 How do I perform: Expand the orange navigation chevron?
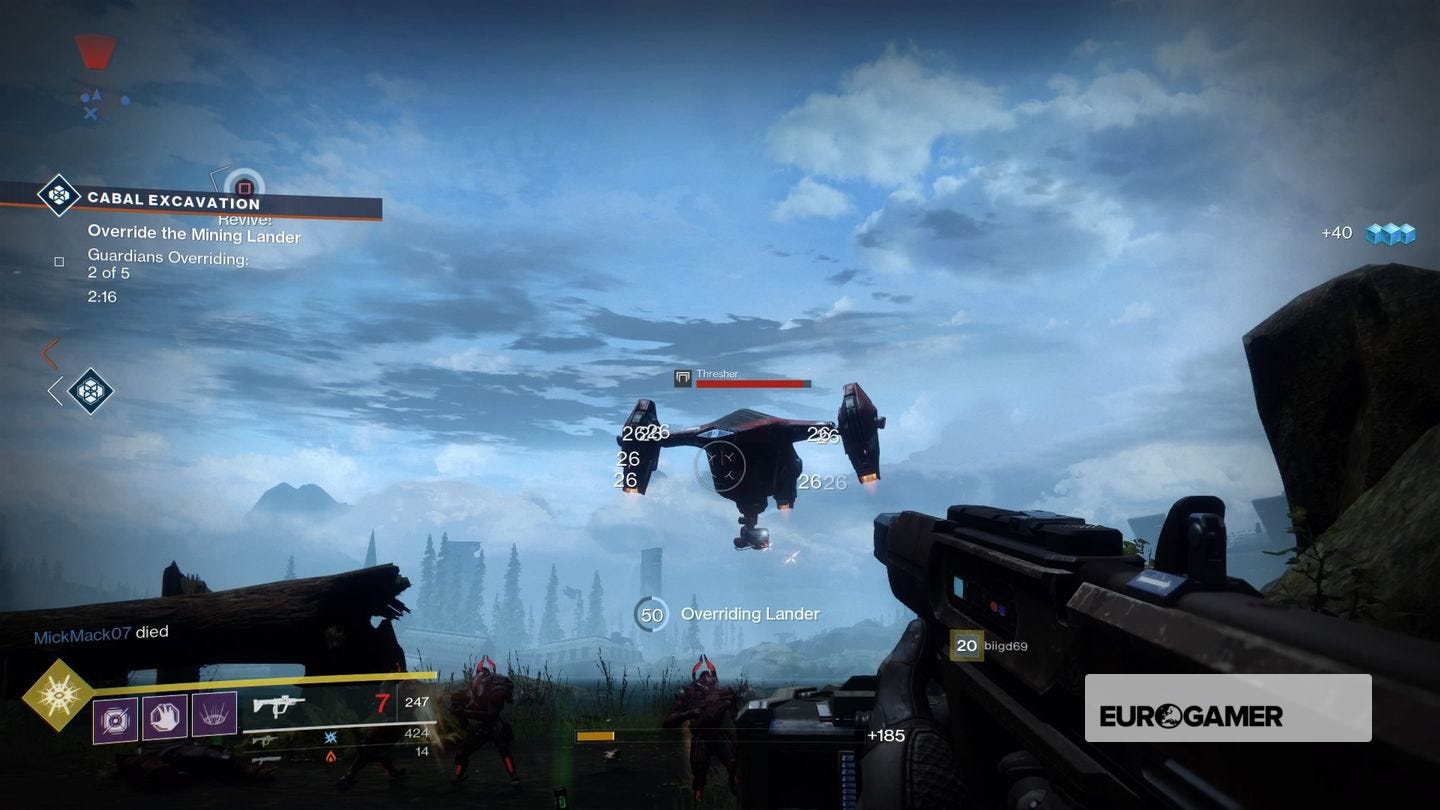48,354
